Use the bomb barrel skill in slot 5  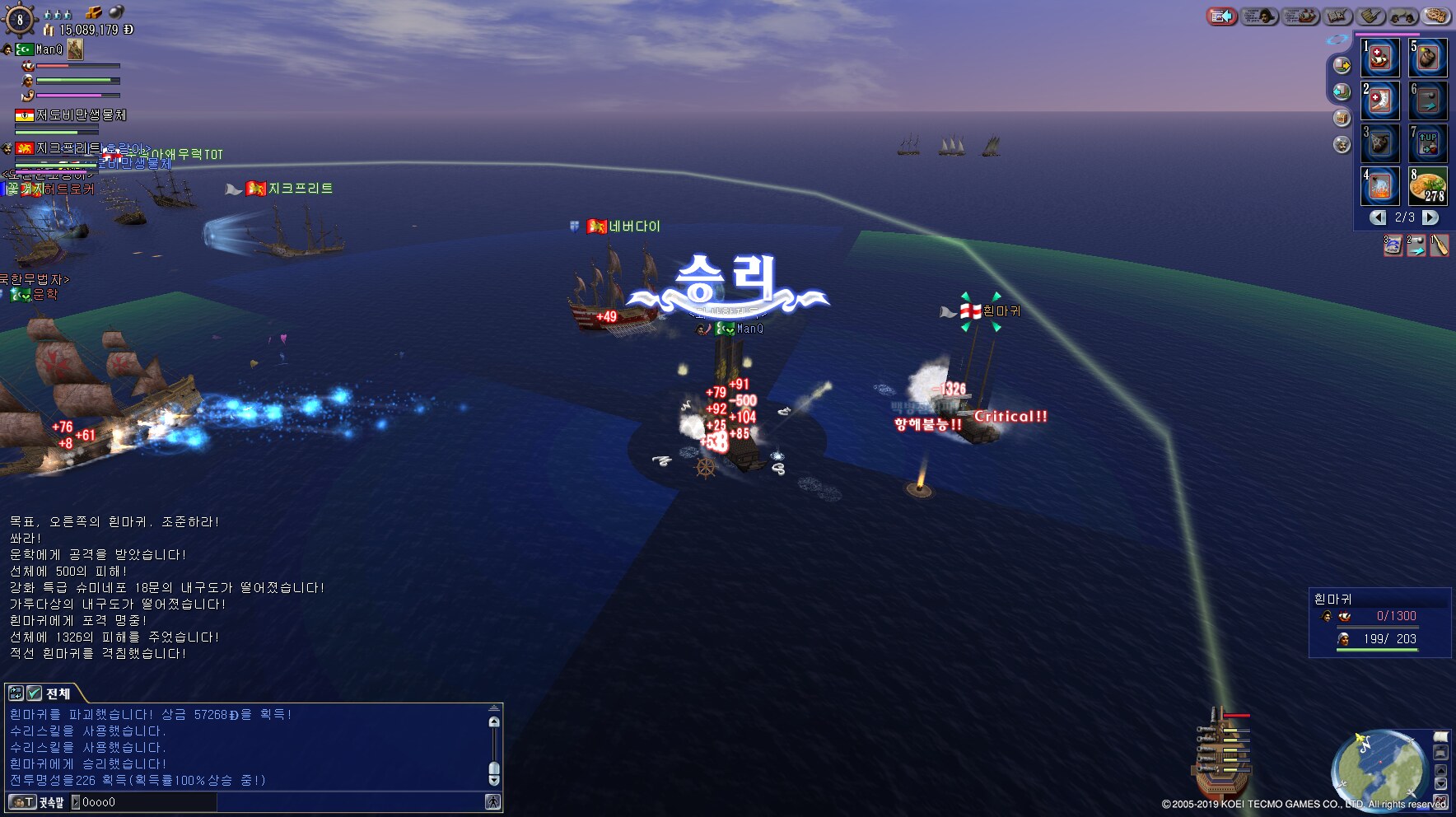[1428, 58]
